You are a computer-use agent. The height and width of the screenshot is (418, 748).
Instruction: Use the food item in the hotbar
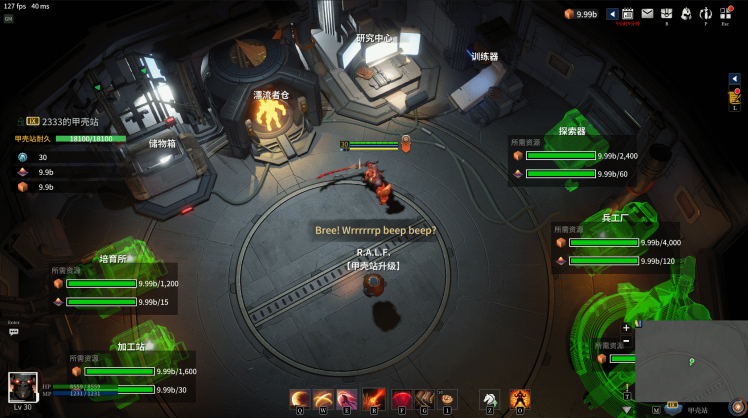(447, 398)
